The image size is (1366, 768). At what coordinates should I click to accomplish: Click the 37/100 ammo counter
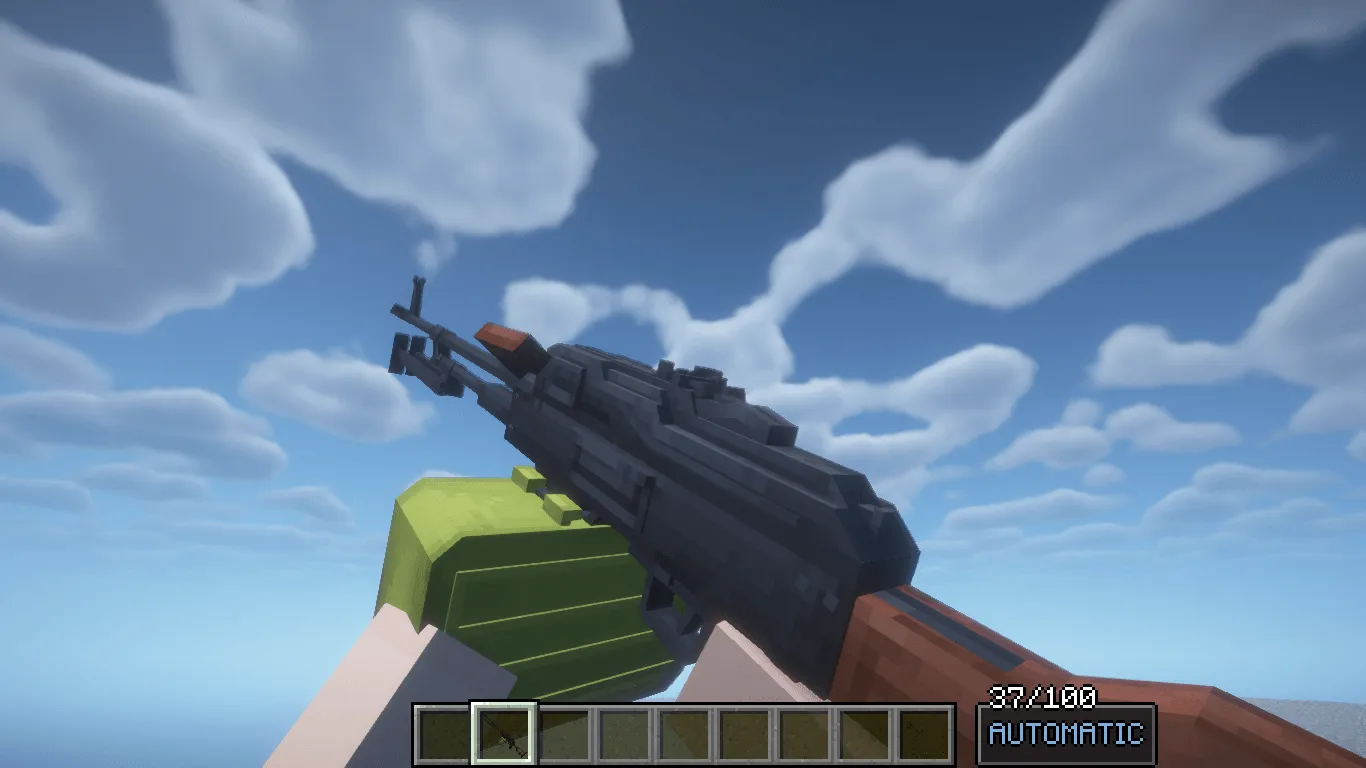[1043, 697]
